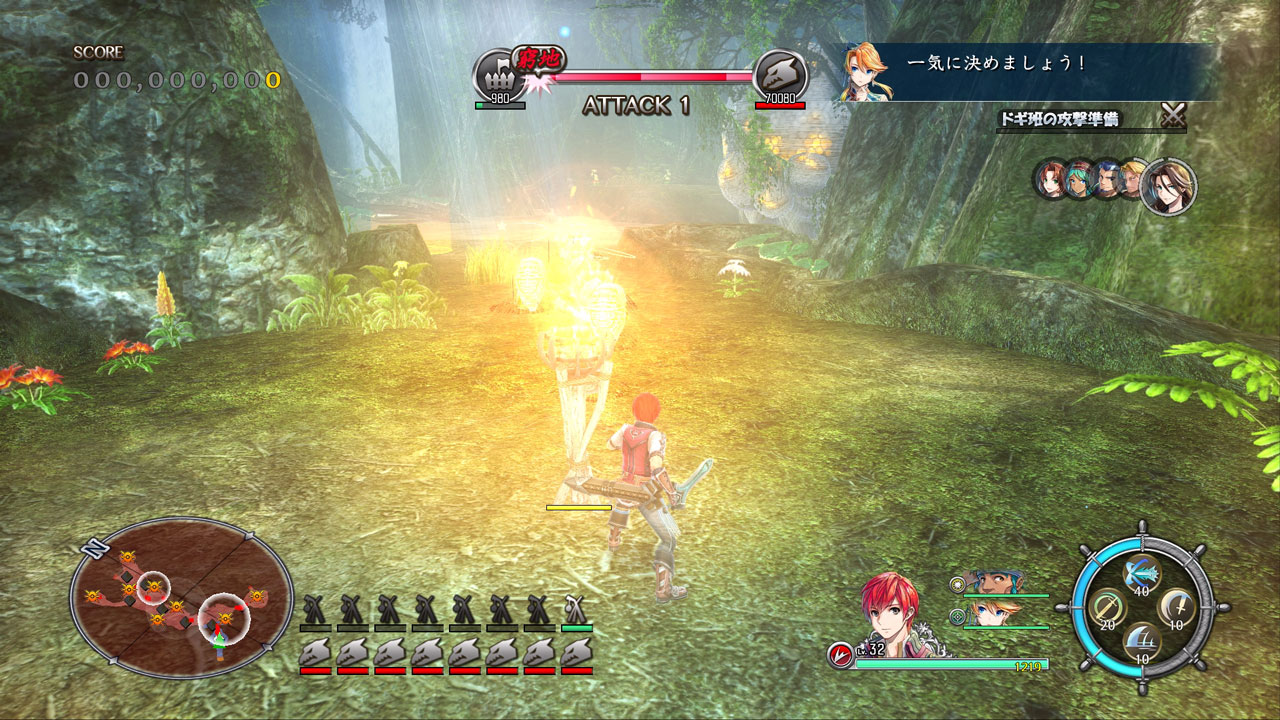Select Adol's red-haired party portrait
The image size is (1280, 720).
(889, 609)
